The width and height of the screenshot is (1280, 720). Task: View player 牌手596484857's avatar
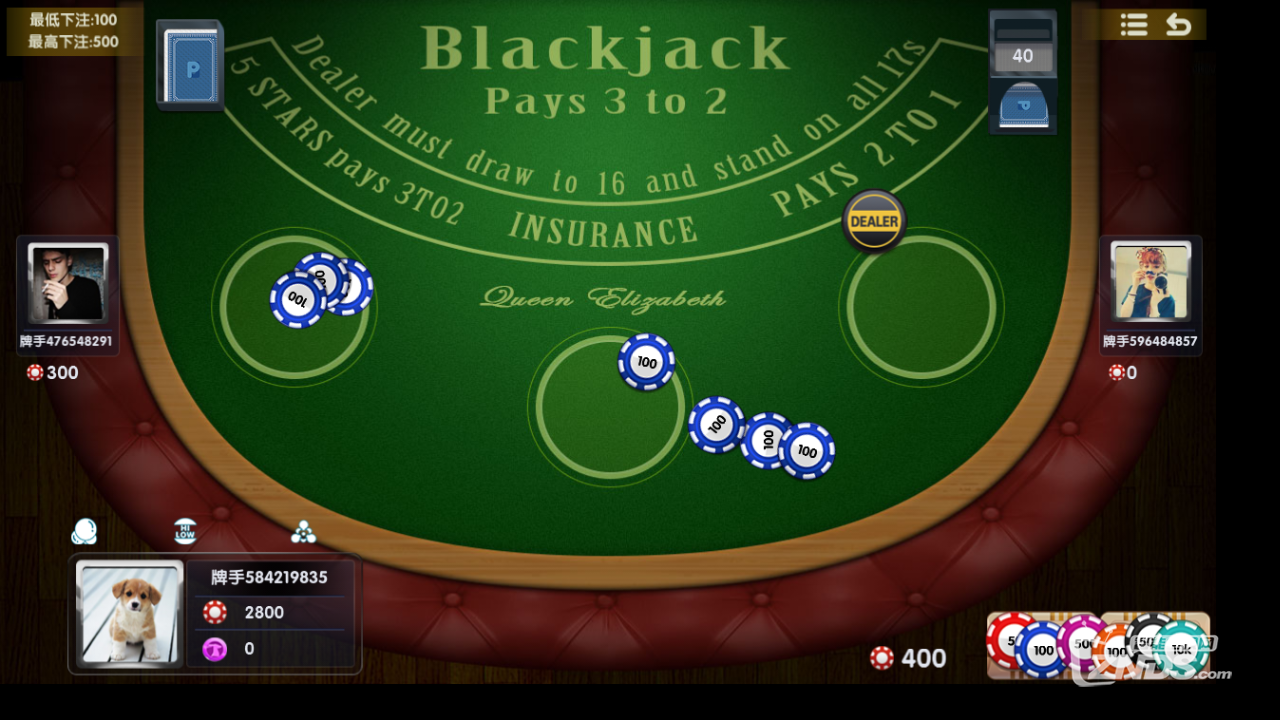coord(1151,282)
